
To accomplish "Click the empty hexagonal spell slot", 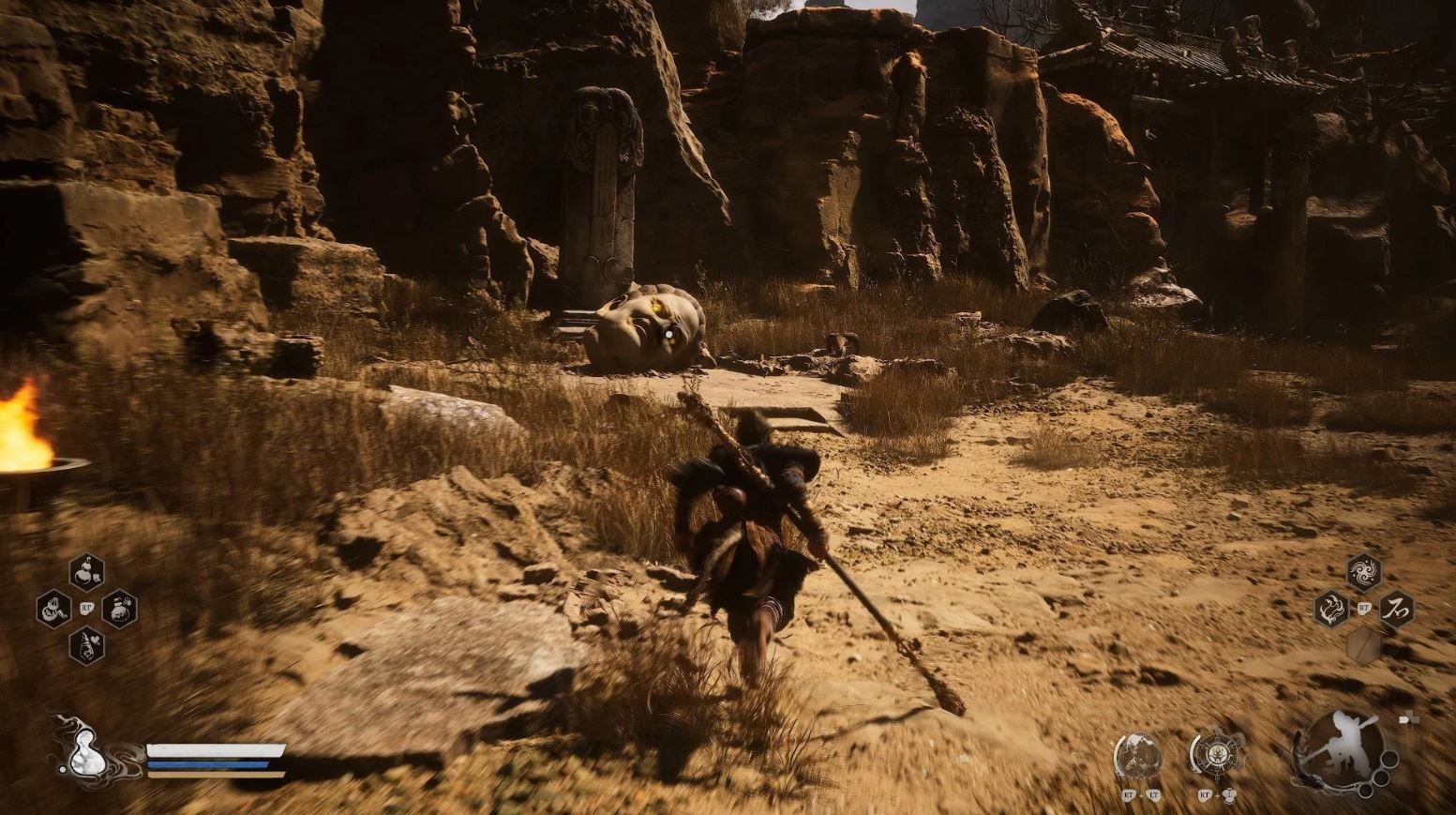I will point(1364,643).
